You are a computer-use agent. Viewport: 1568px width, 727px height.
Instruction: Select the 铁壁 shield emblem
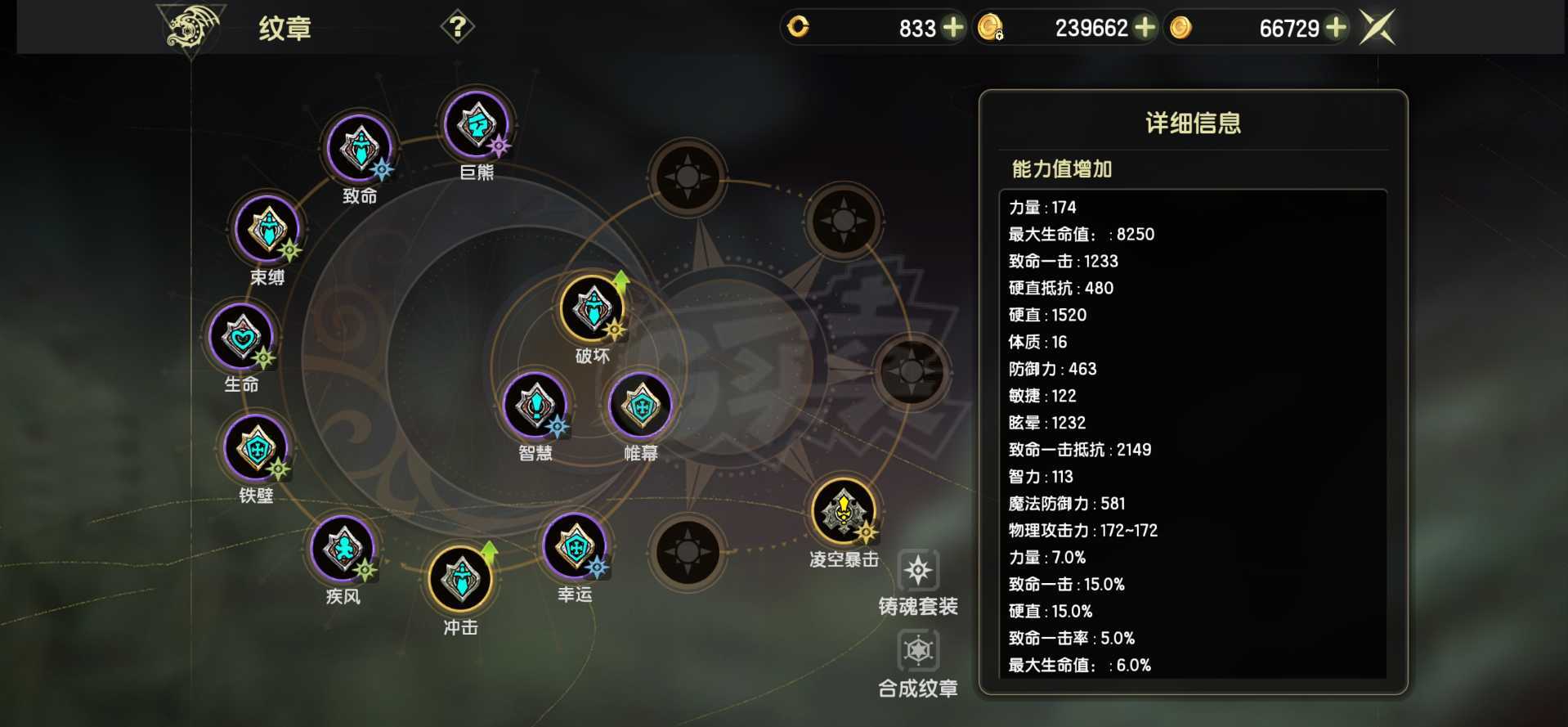(256, 448)
